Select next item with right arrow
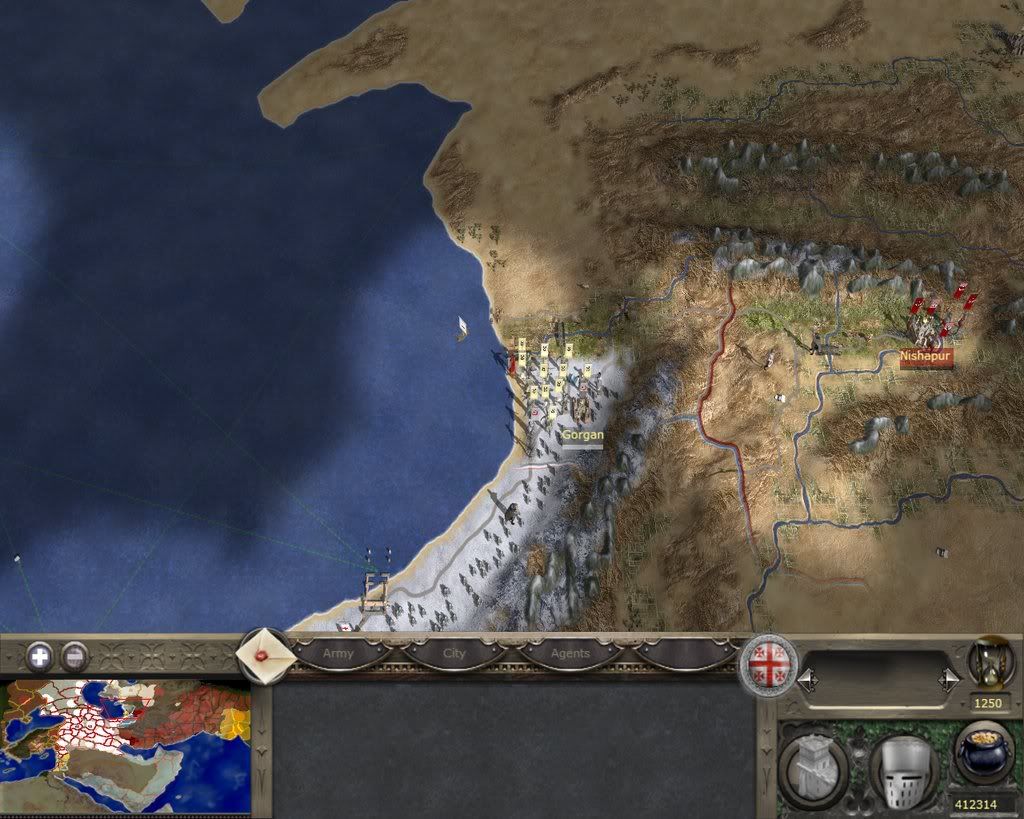 tap(950, 680)
